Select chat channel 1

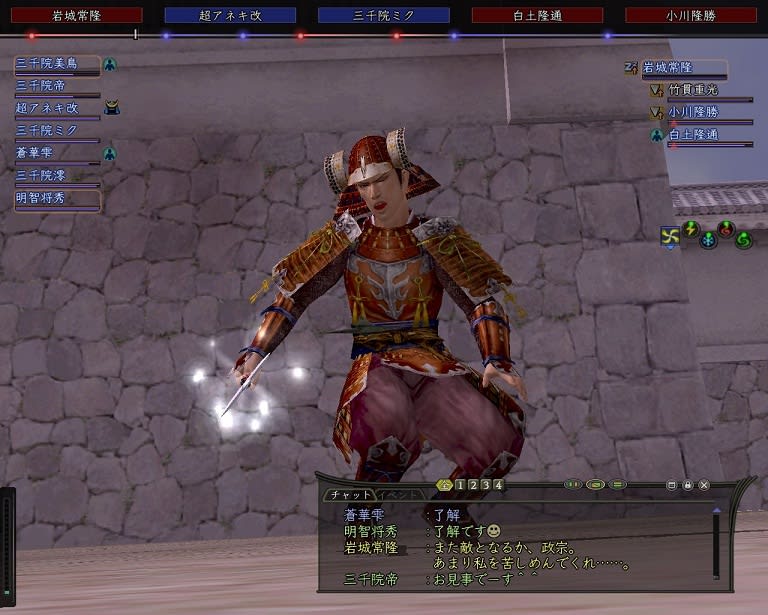(459, 486)
